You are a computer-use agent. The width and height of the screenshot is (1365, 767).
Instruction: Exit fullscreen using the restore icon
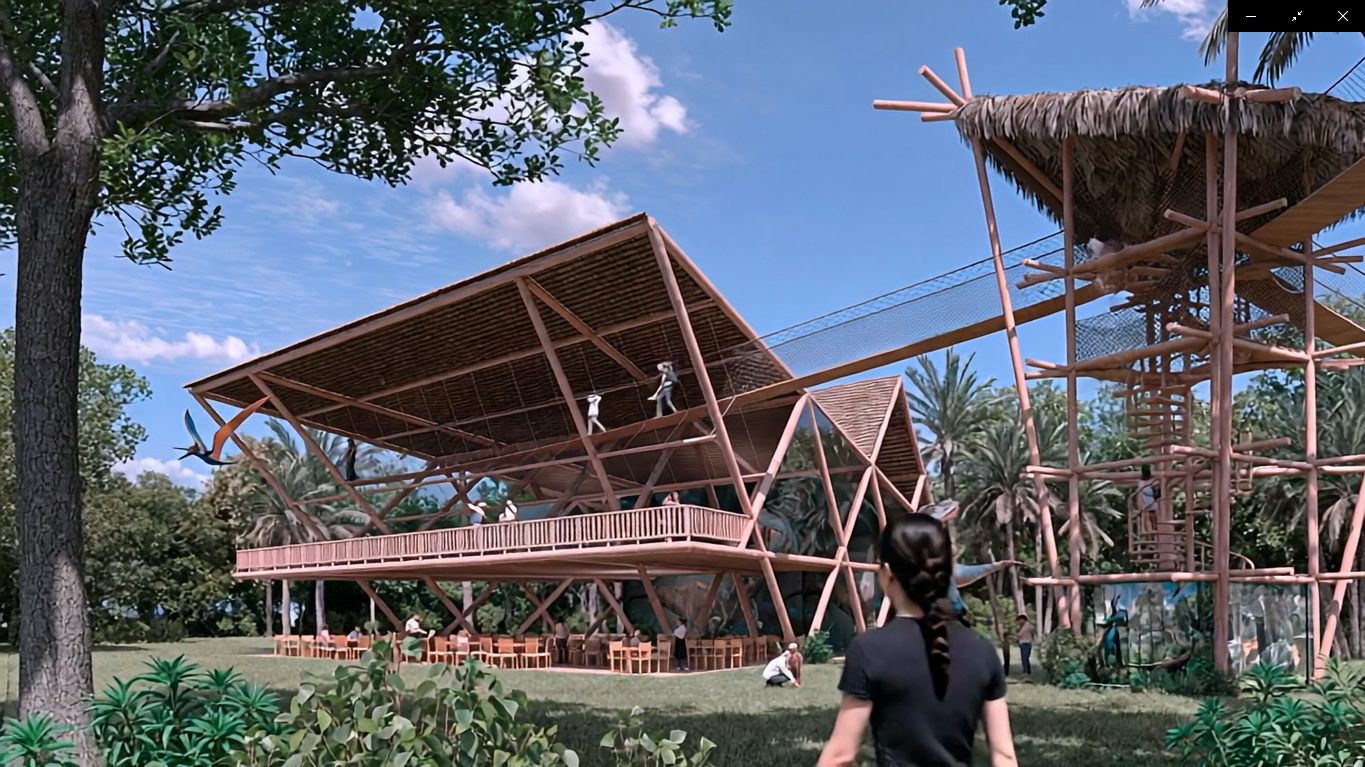(x=1297, y=16)
